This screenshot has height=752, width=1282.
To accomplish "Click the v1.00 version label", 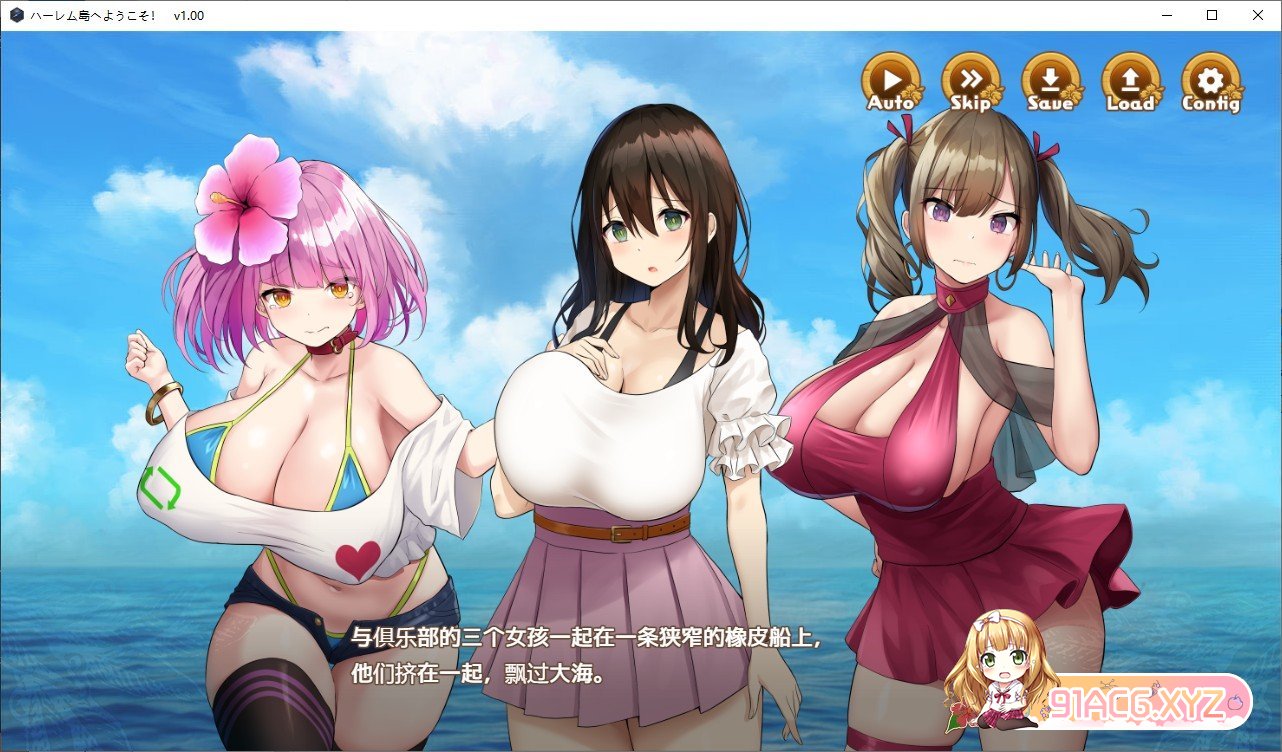I will click(x=190, y=15).
